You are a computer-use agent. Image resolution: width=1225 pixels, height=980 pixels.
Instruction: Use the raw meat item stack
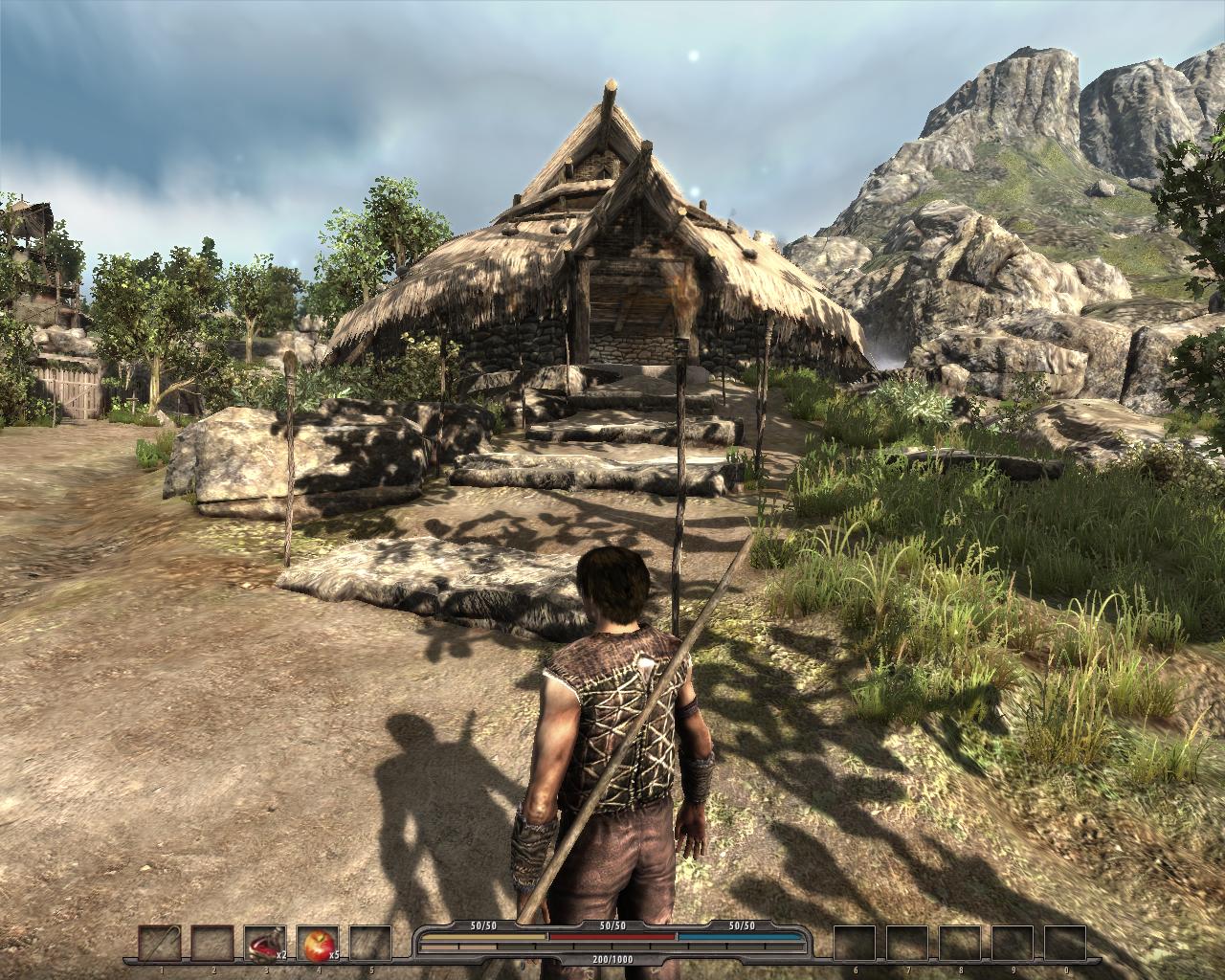click(263, 945)
